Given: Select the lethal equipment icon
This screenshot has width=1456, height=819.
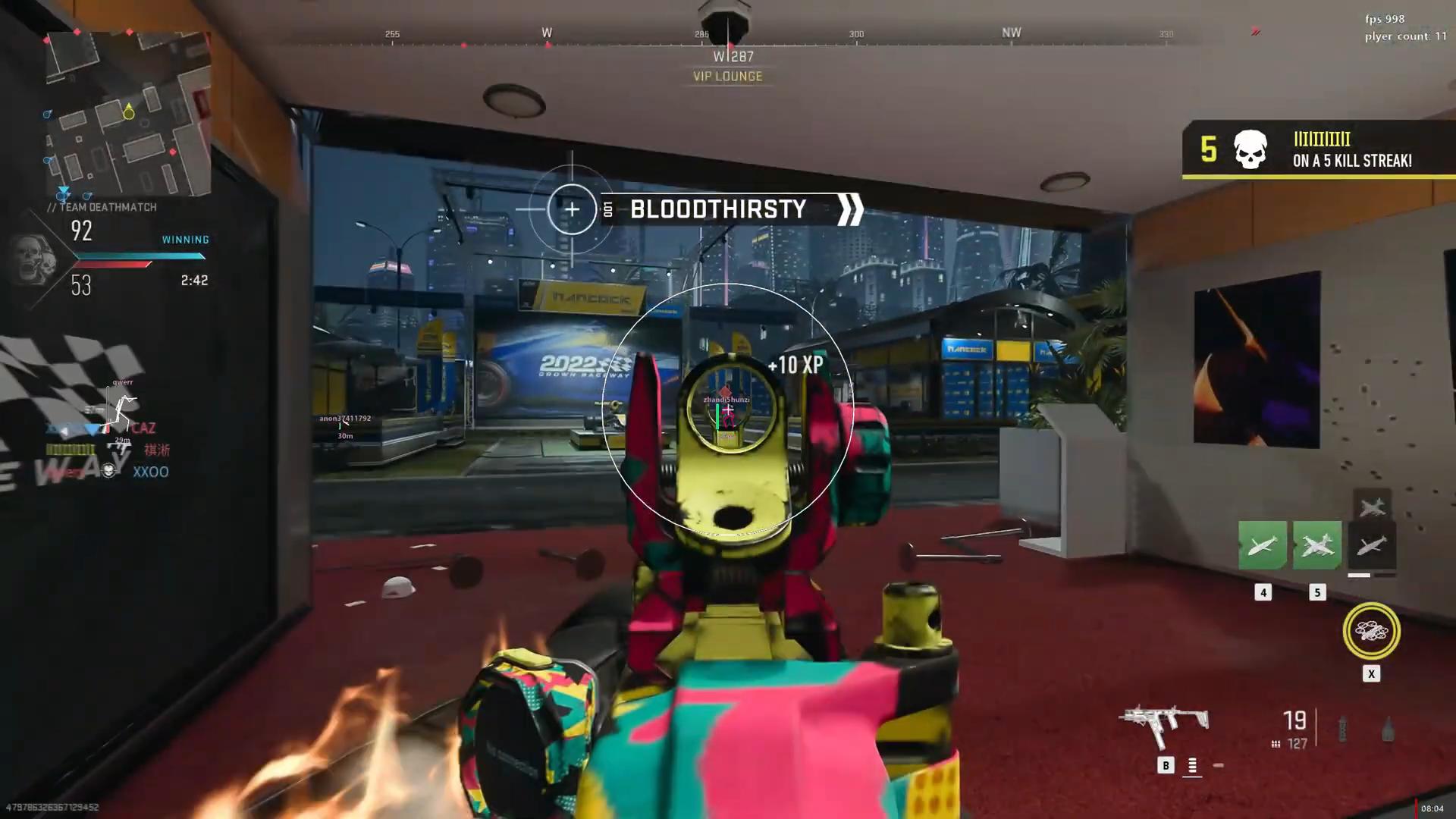Looking at the screenshot, I should click(x=1388, y=728).
